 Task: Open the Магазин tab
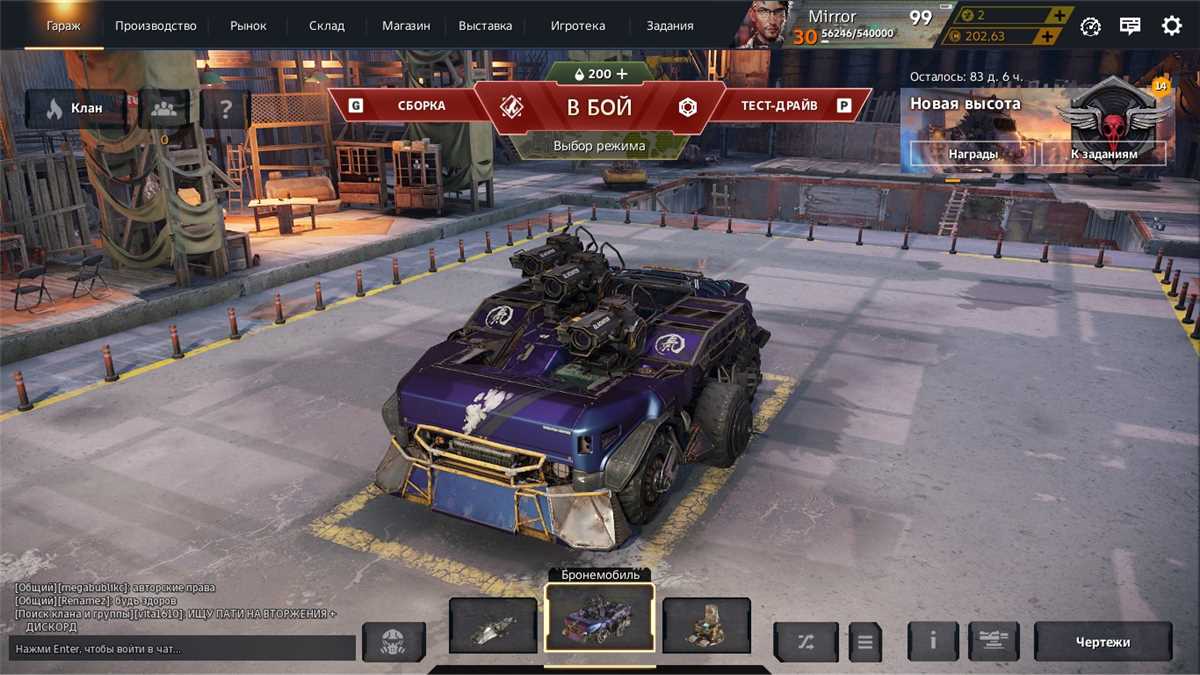(x=406, y=26)
